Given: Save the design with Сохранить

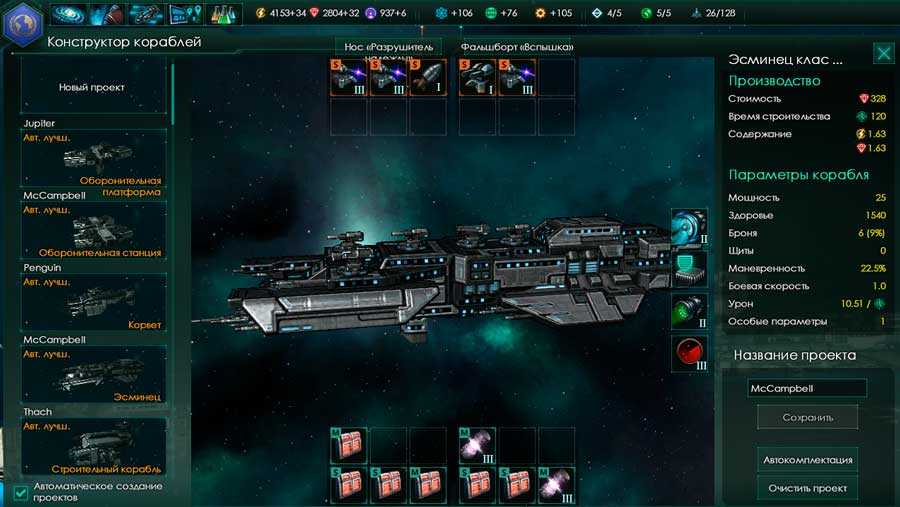Looking at the screenshot, I should tap(807, 417).
